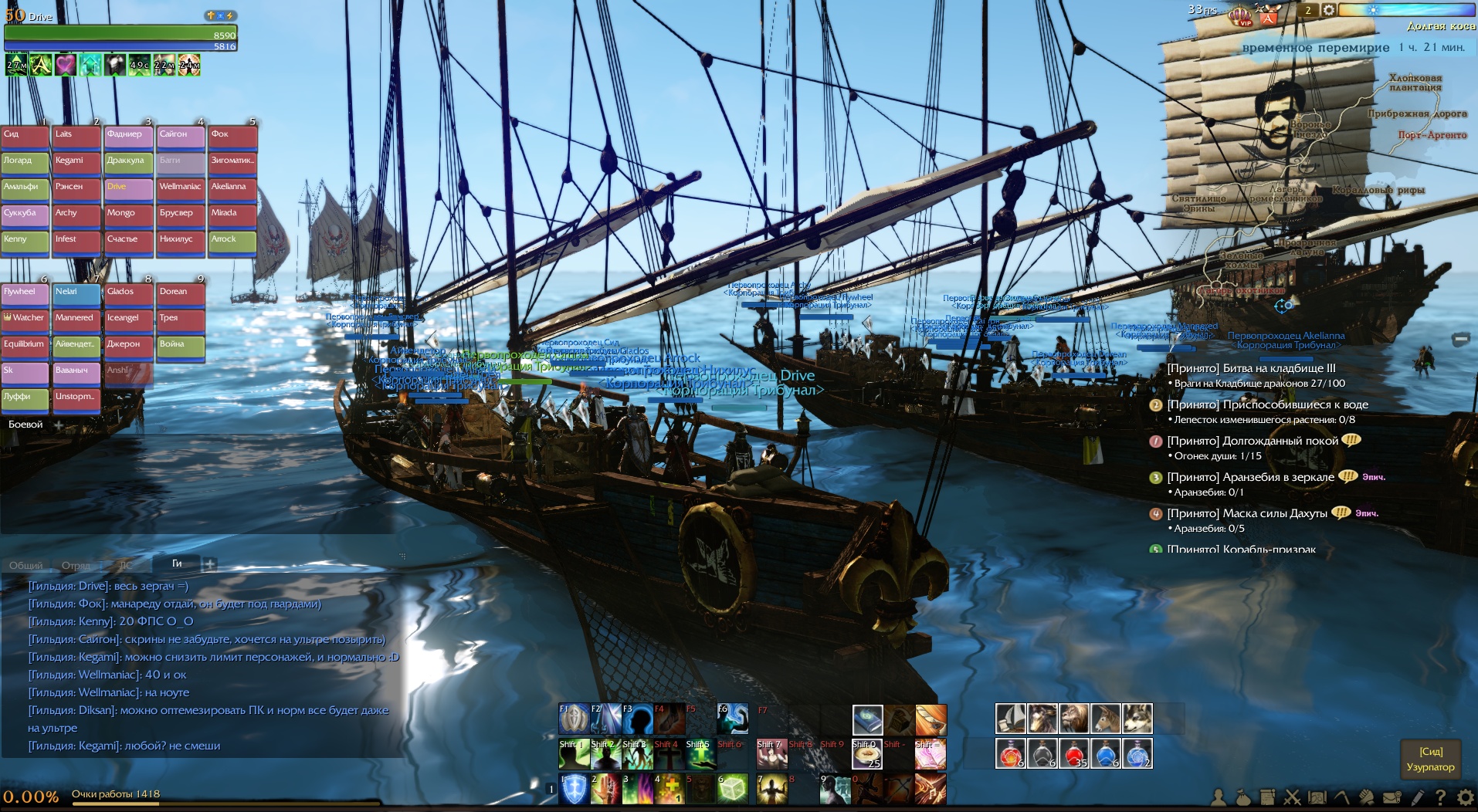Image resolution: width=1478 pixels, height=812 pixels.
Task: Select raid member Wellmaniac
Action: (181, 188)
